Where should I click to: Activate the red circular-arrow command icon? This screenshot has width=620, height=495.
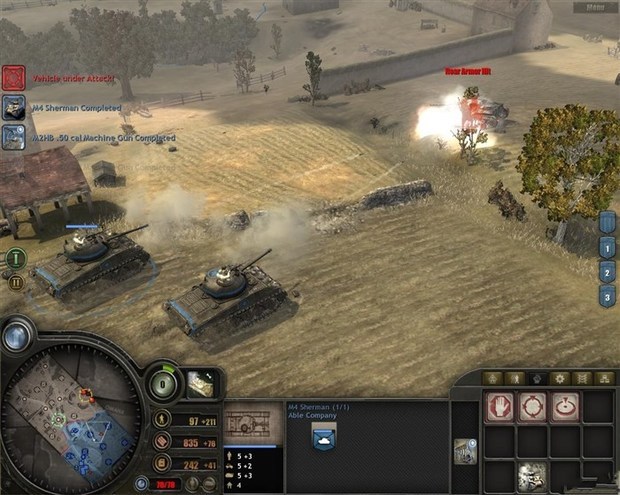[565, 407]
